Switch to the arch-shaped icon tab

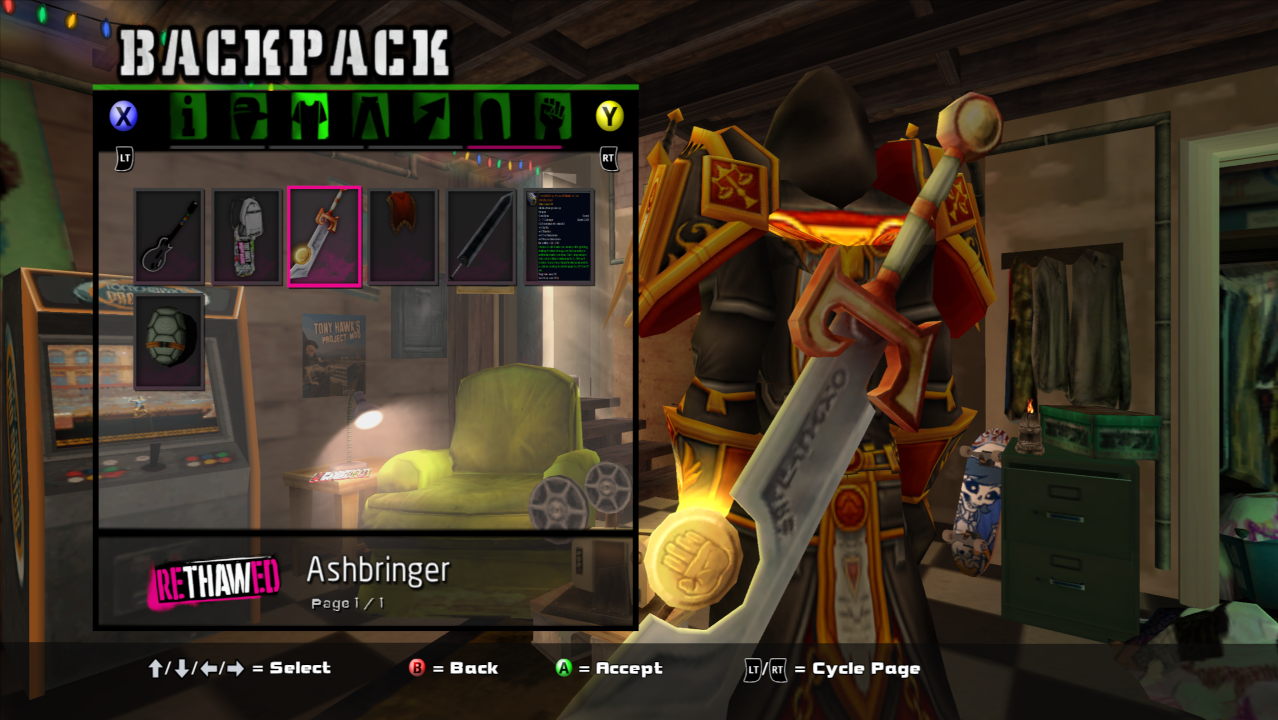(492, 118)
